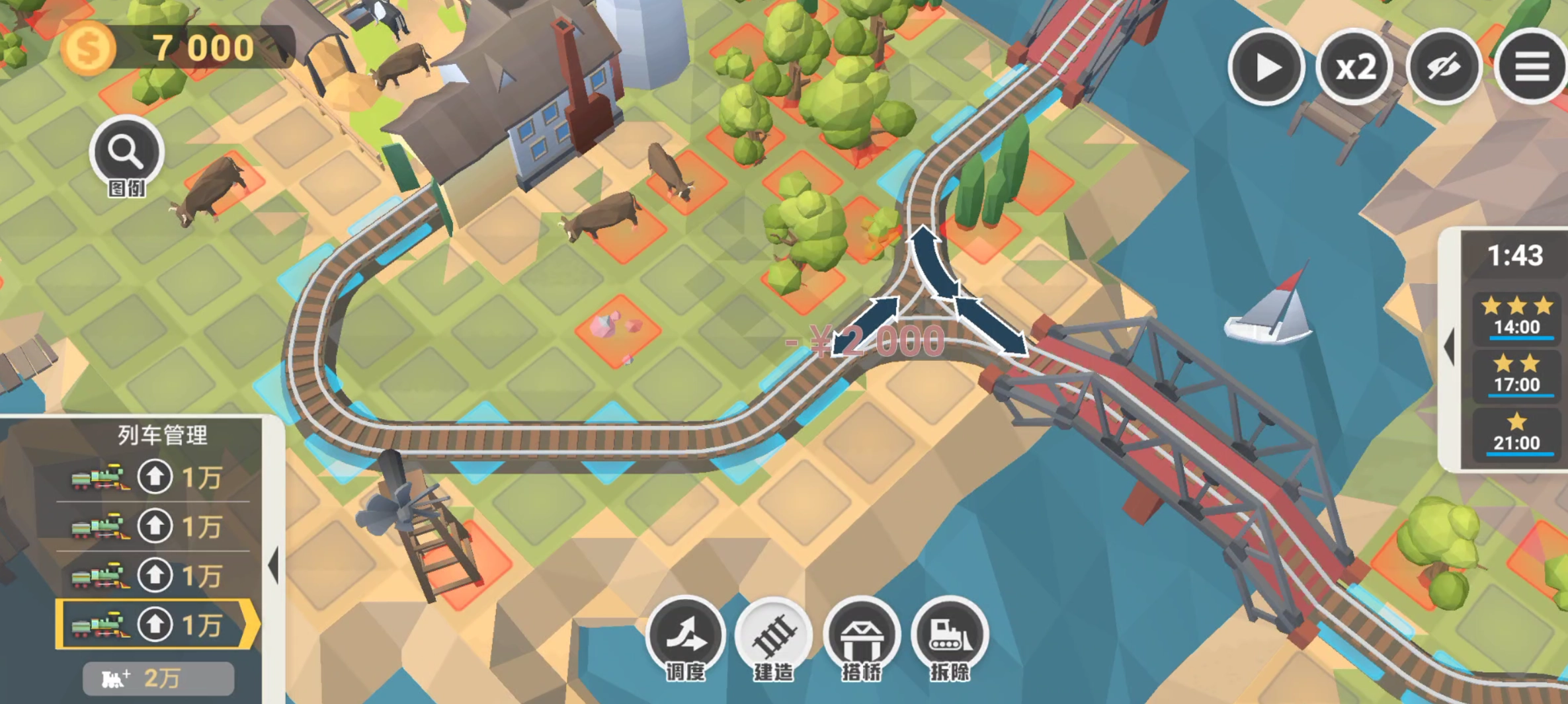Toggle the crossed-eye visibility button
Image resolution: width=1568 pixels, height=704 pixels.
coord(1444,67)
